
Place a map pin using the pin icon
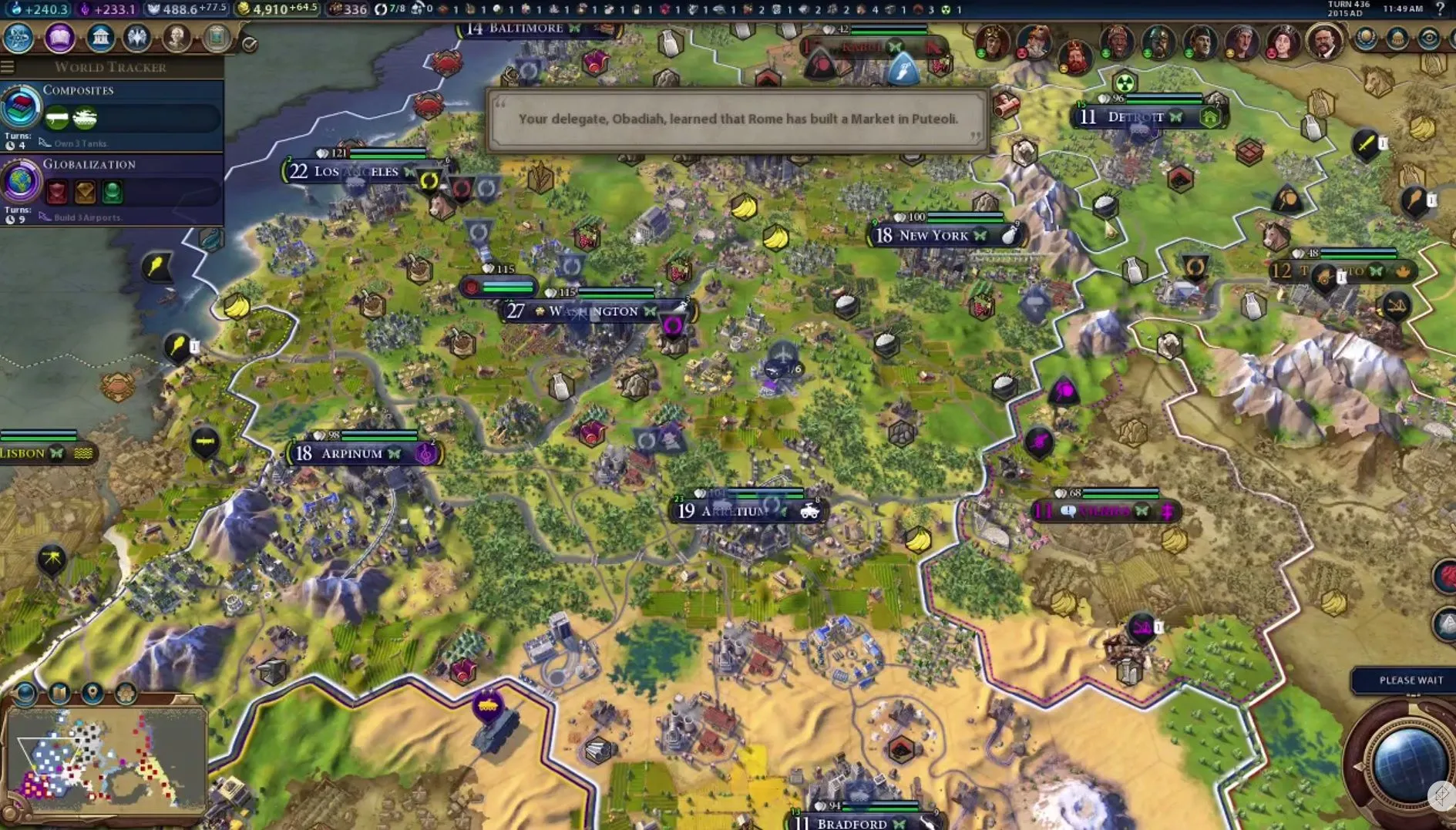[92, 694]
